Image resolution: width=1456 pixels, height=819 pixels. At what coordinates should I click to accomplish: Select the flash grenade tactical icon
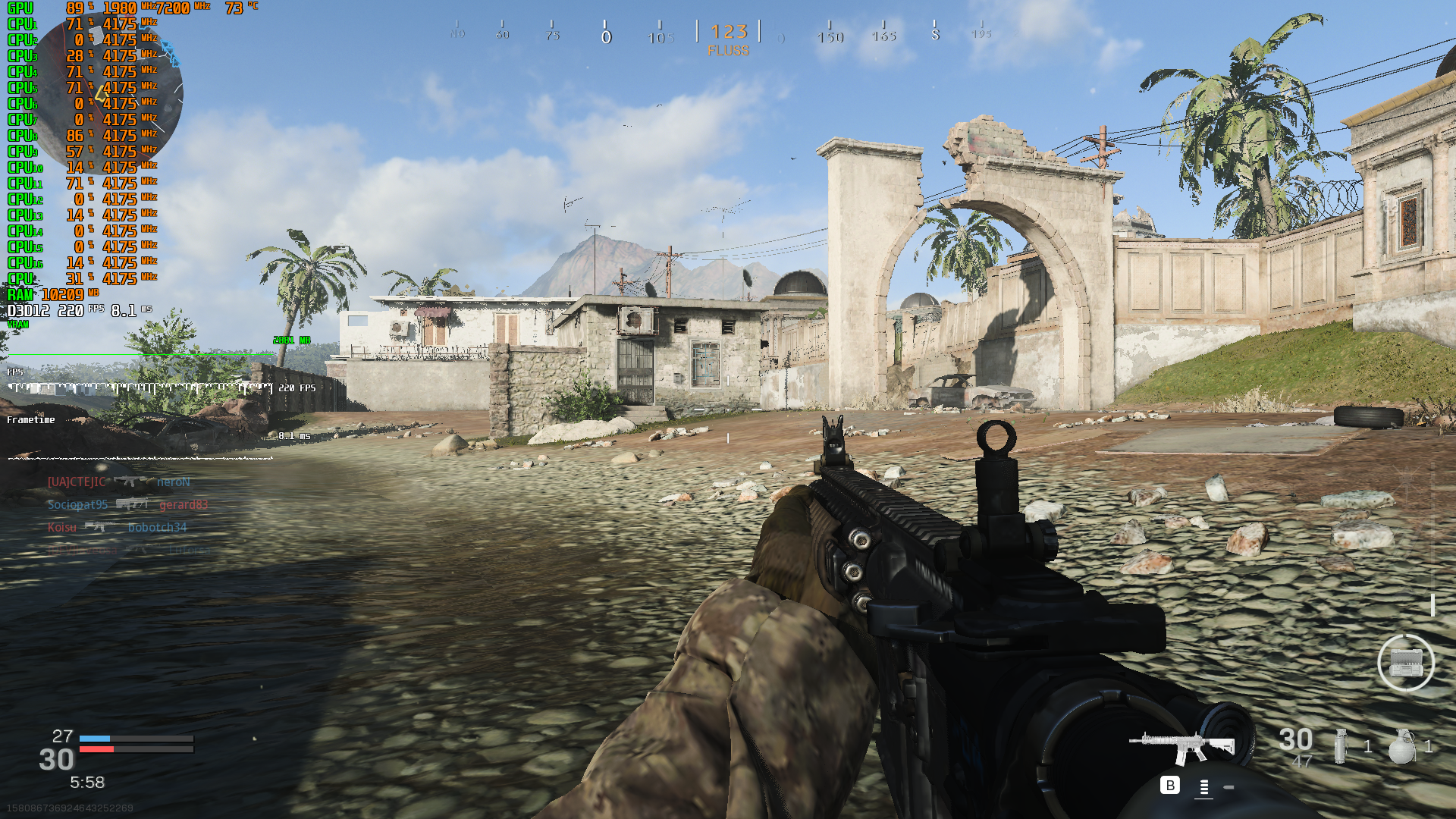(1341, 746)
